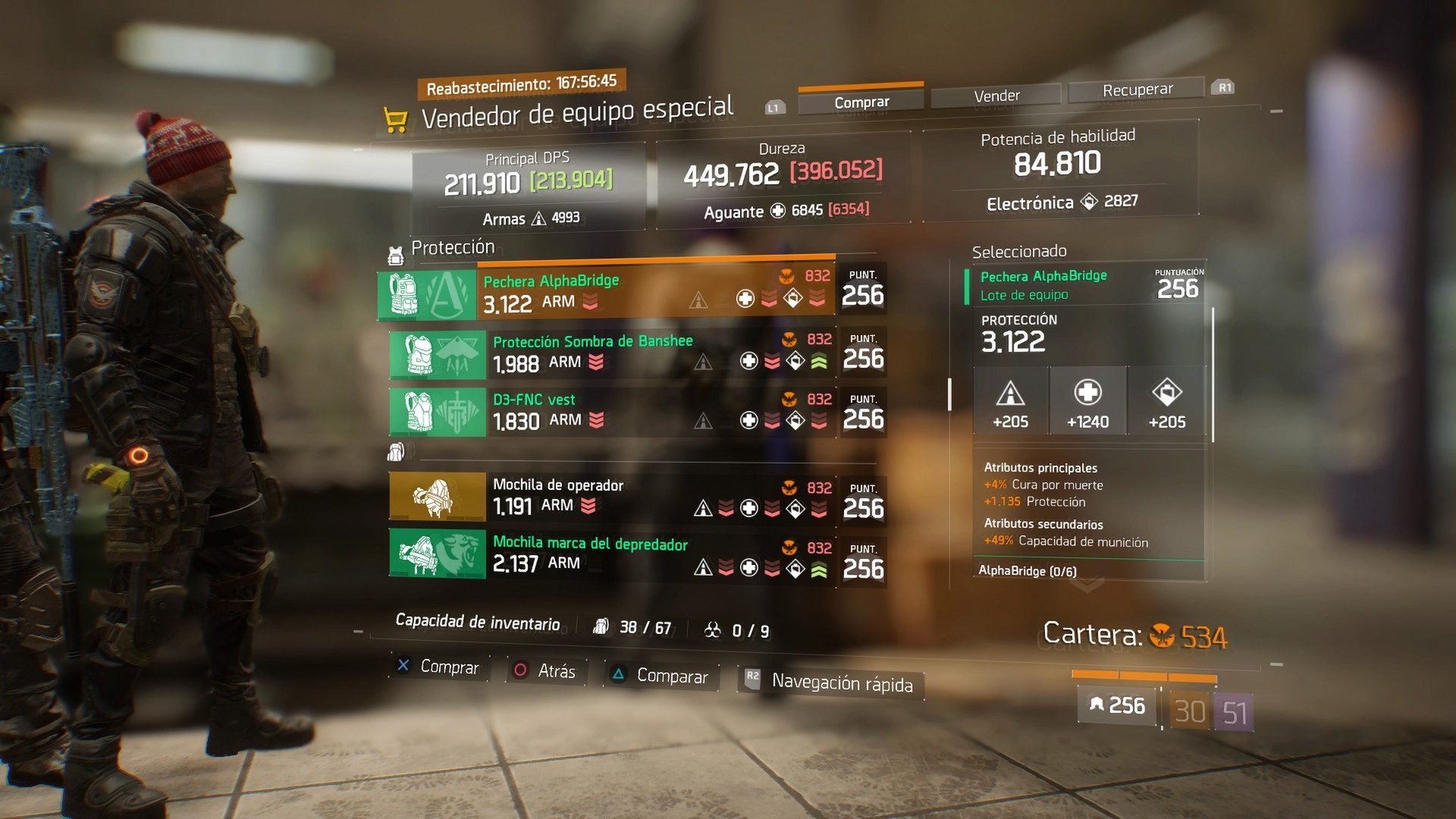Image resolution: width=1456 pixels, height=819 pixels.
Task: Click the Mochila de operador yellow thumbnail
Action: click(437, 497)
